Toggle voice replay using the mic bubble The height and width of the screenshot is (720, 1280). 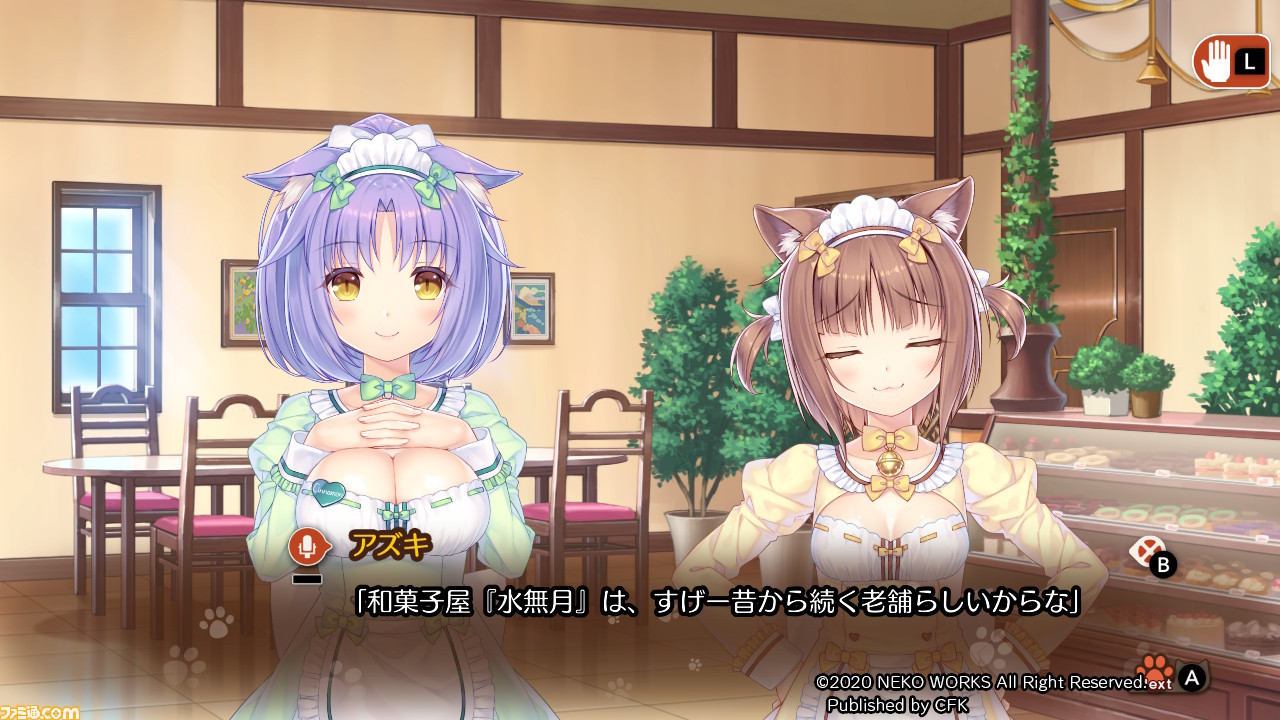(307, 544)
